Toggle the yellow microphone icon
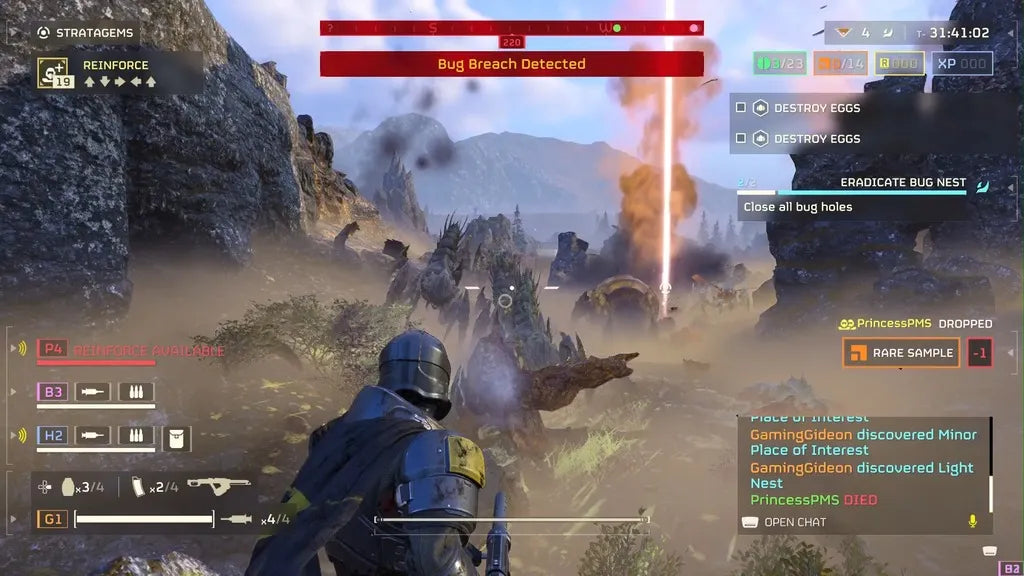Viewport: 1024px width, 576px height. [971, 521]
